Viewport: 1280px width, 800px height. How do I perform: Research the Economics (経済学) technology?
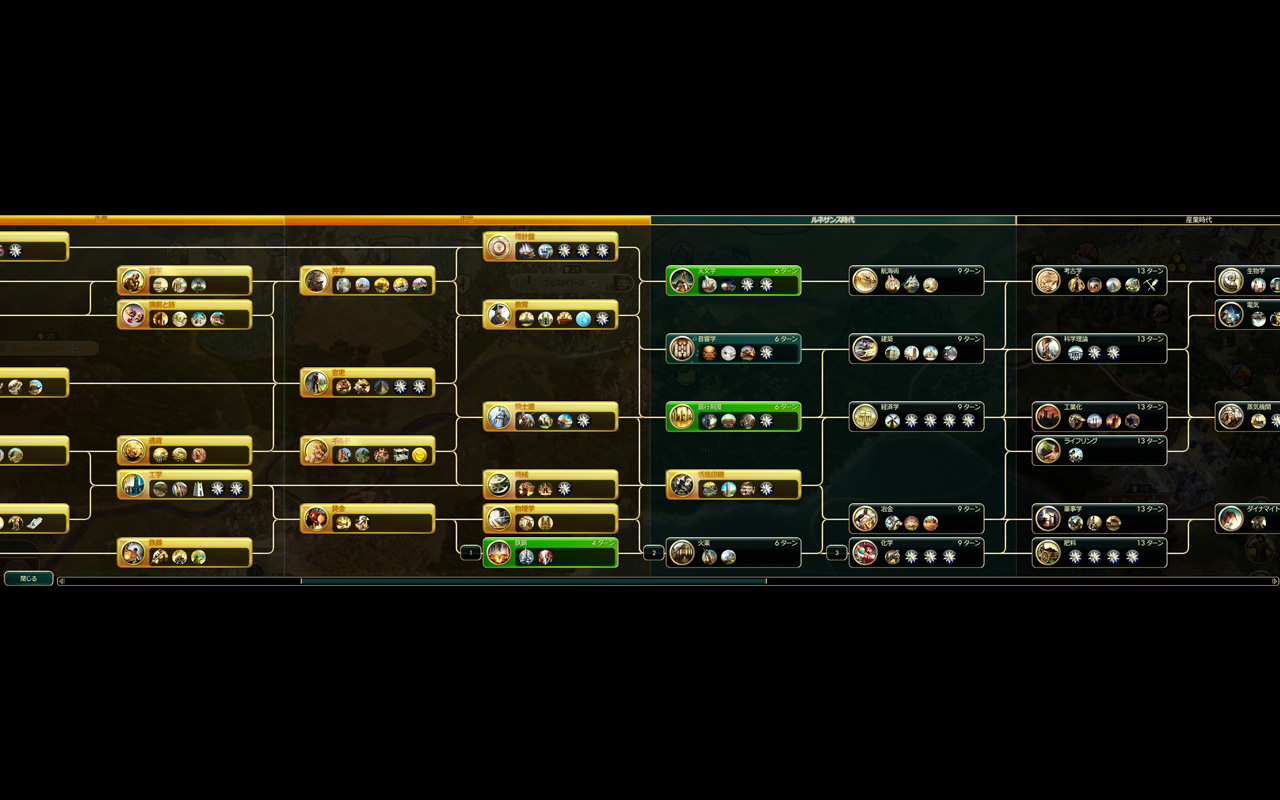coord(917,417)
